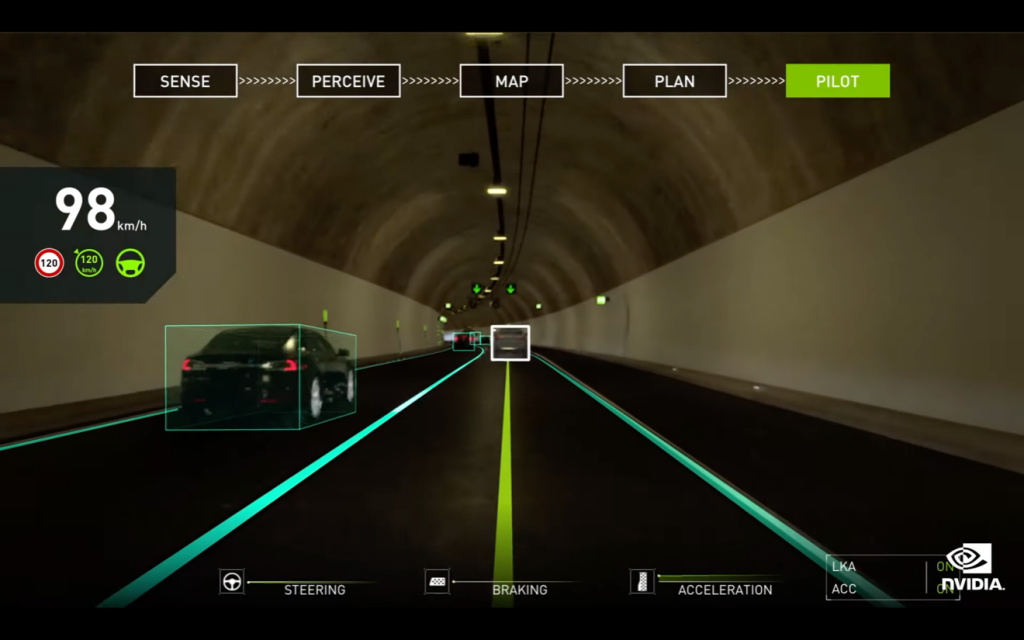Select the brake pedal icon beside BRAKING
1024x640 pixels.
click(437, 582)
